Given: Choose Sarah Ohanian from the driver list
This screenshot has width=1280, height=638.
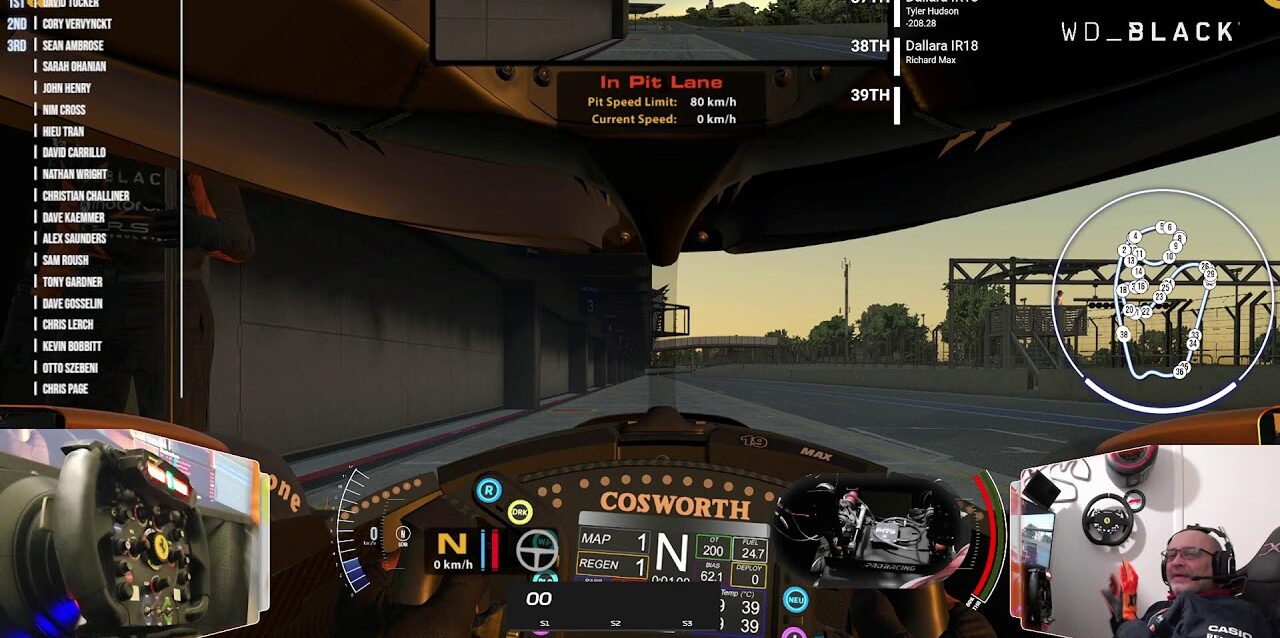Looking at the screenshot, I should (74, 67).
